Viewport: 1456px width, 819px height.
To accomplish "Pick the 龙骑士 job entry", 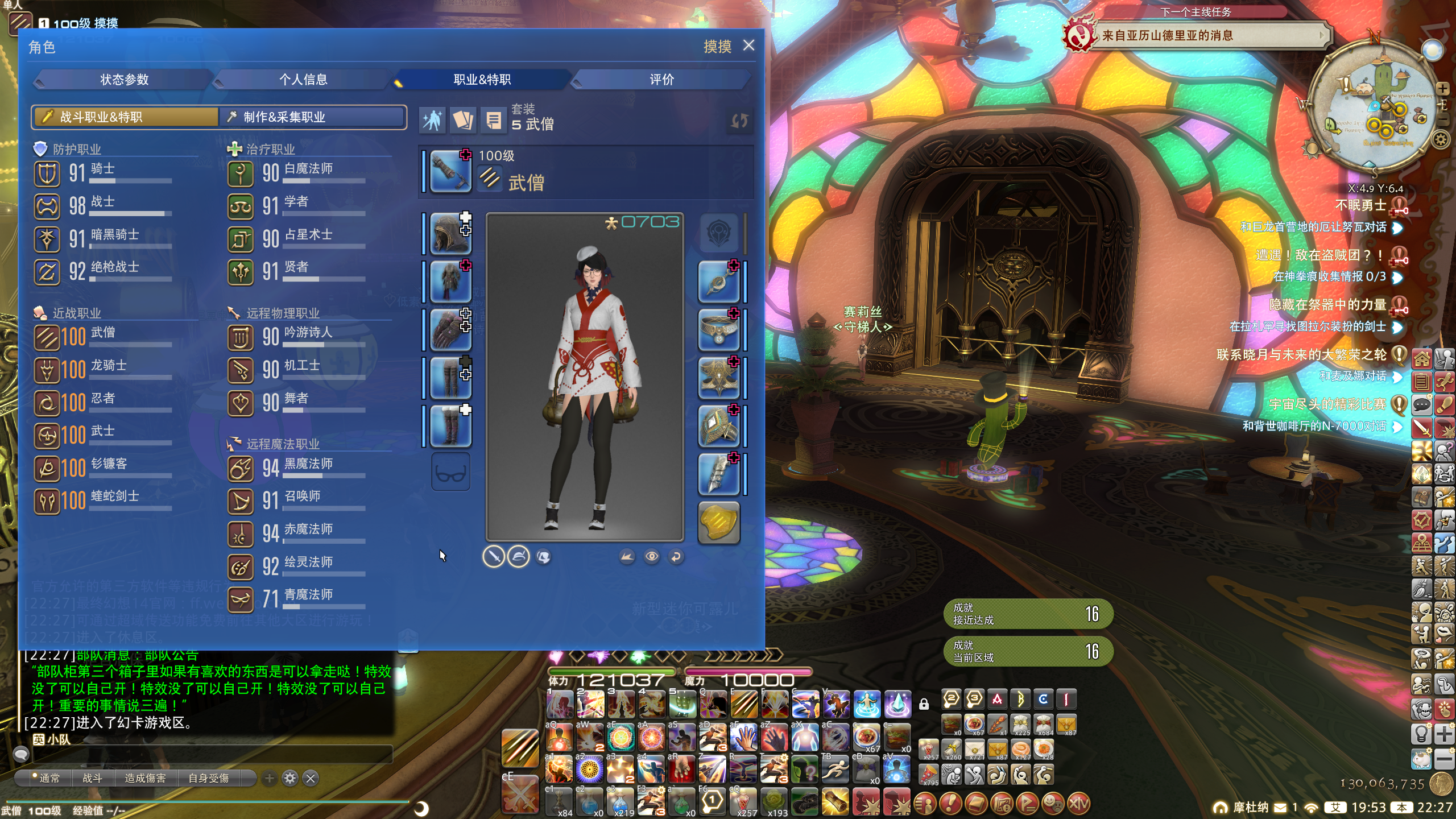I will click(102, 369).
